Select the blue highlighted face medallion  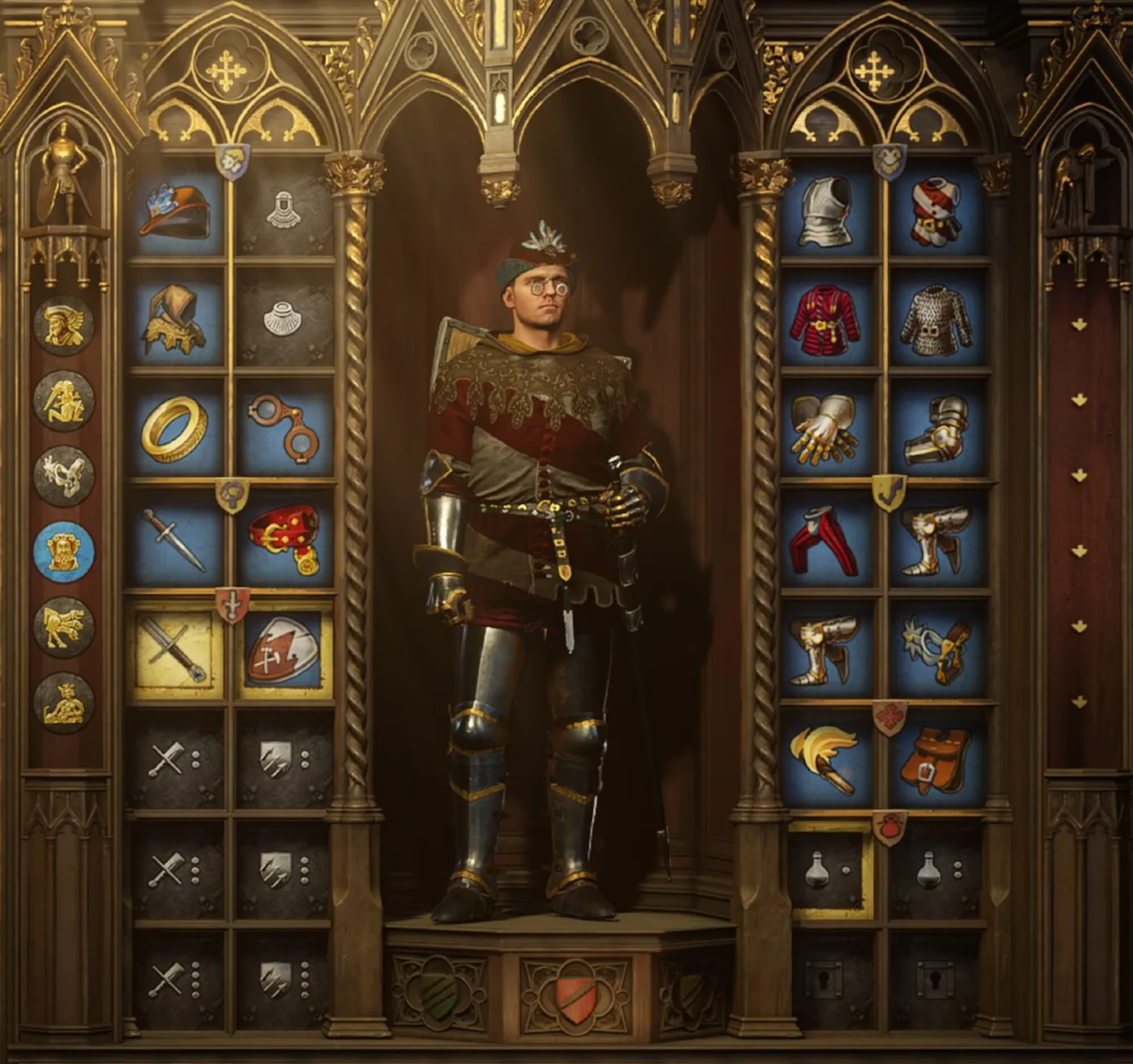64,551
